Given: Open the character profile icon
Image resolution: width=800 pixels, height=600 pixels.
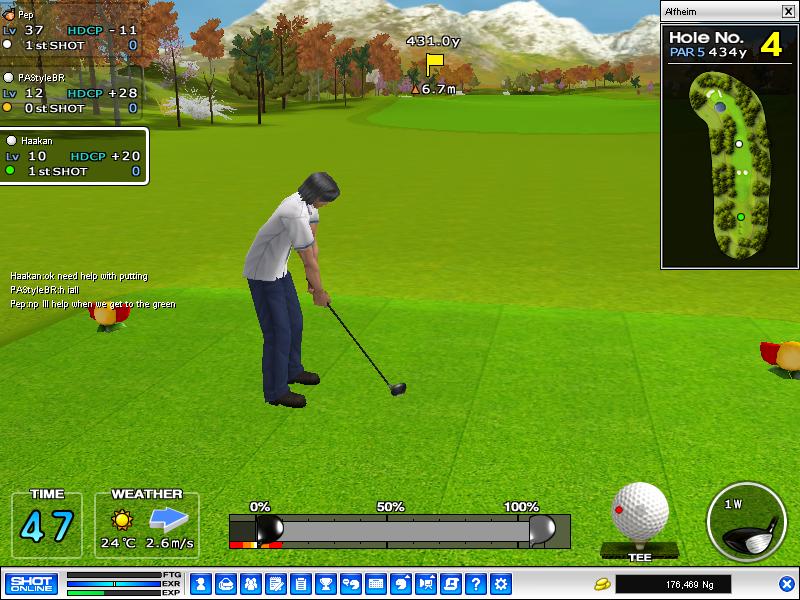Looking at the screenshot, I should [x=201, y=583].
